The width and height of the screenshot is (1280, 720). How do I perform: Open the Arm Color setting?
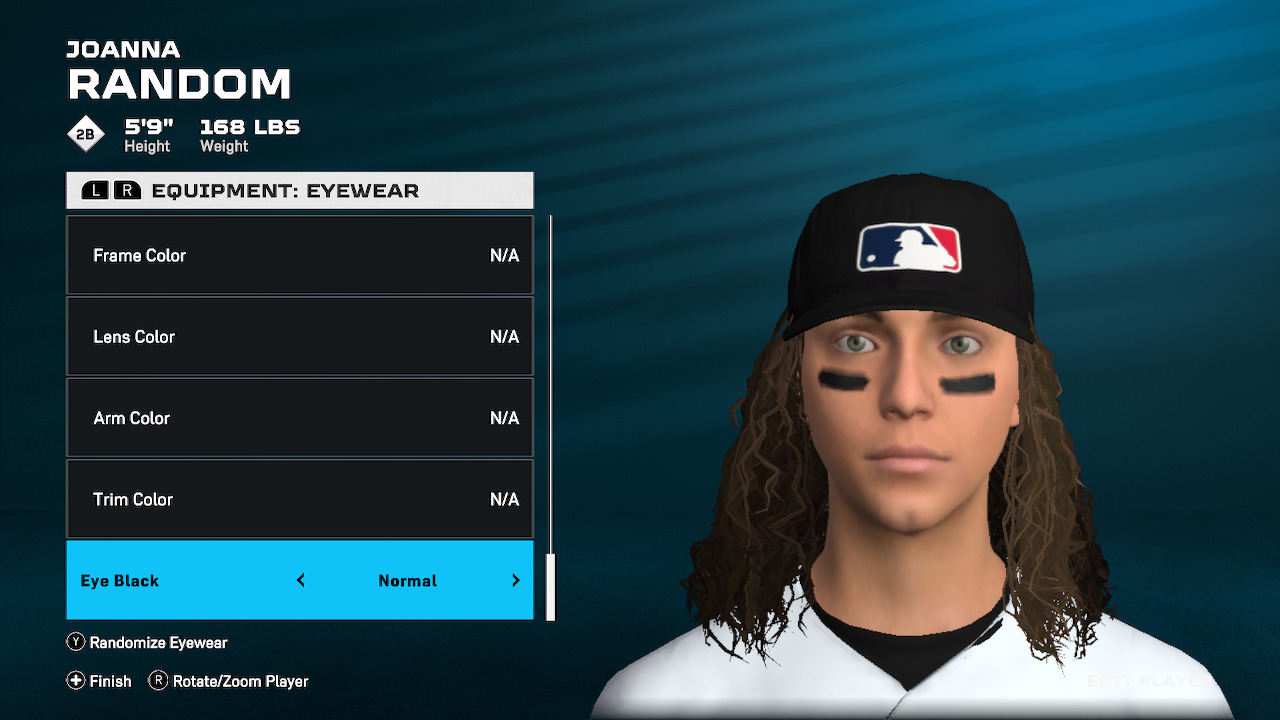tap(299, 418)
